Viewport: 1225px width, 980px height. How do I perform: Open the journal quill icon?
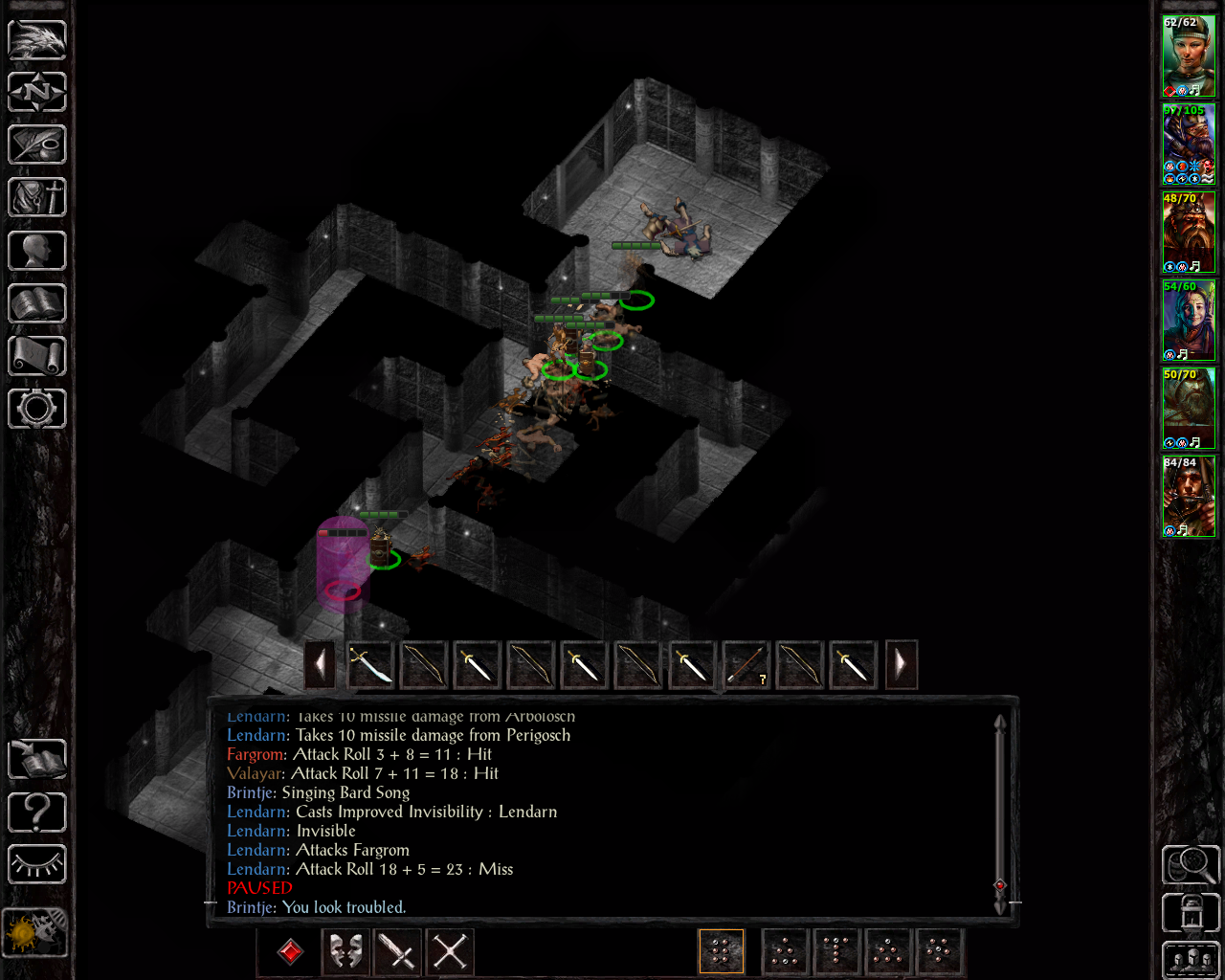click(37, 145)
